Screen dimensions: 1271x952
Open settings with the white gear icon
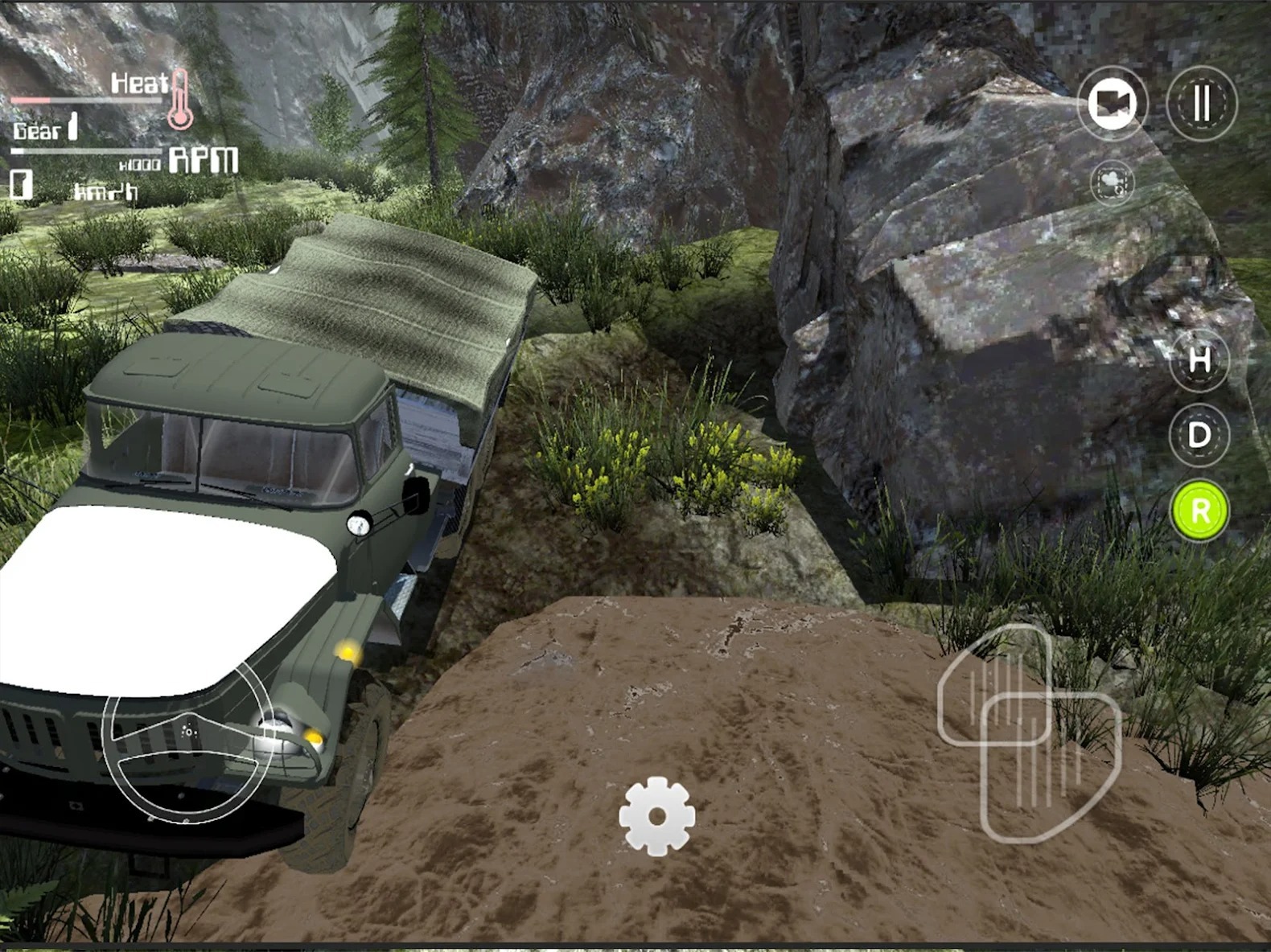coord(656,816)
